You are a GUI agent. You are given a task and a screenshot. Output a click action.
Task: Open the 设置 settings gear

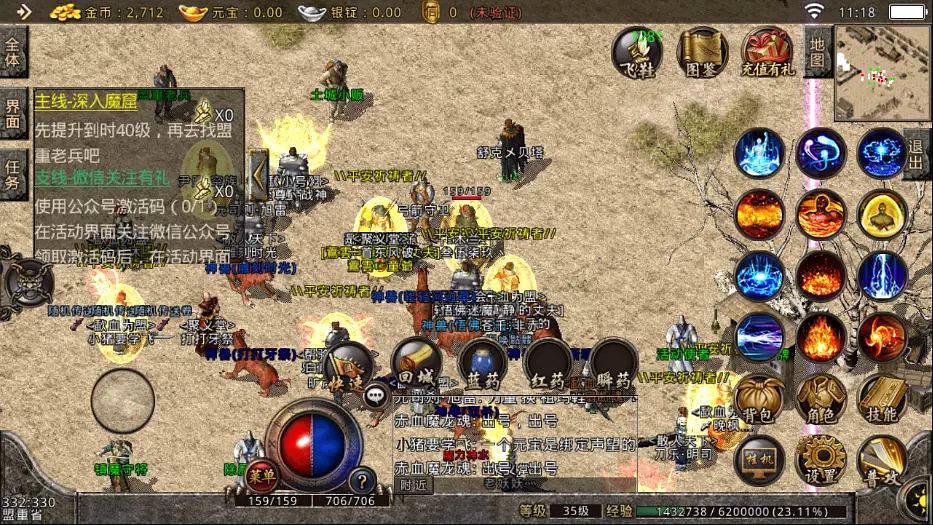pos(821,459)
